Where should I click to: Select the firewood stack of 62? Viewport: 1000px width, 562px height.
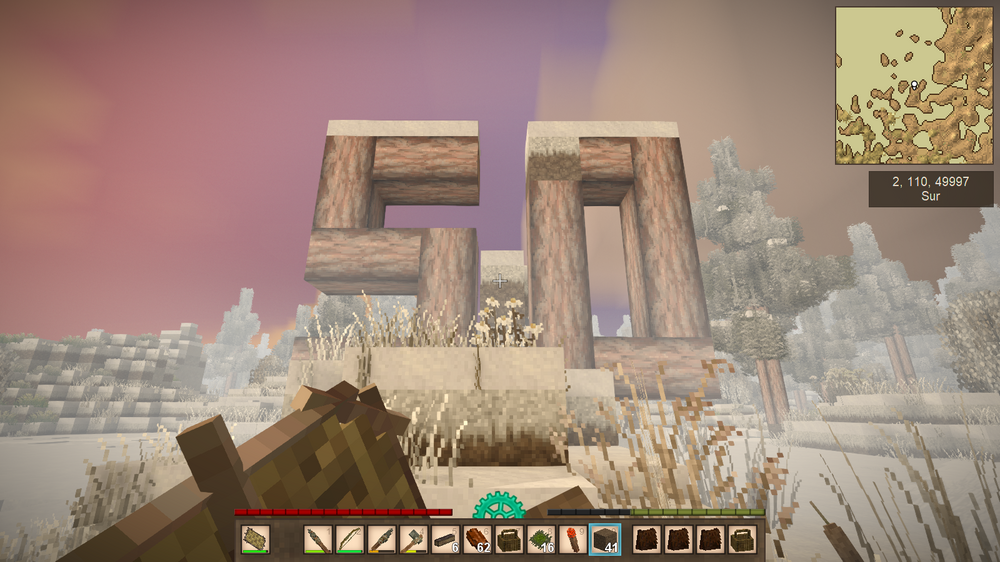pos(477,540)
